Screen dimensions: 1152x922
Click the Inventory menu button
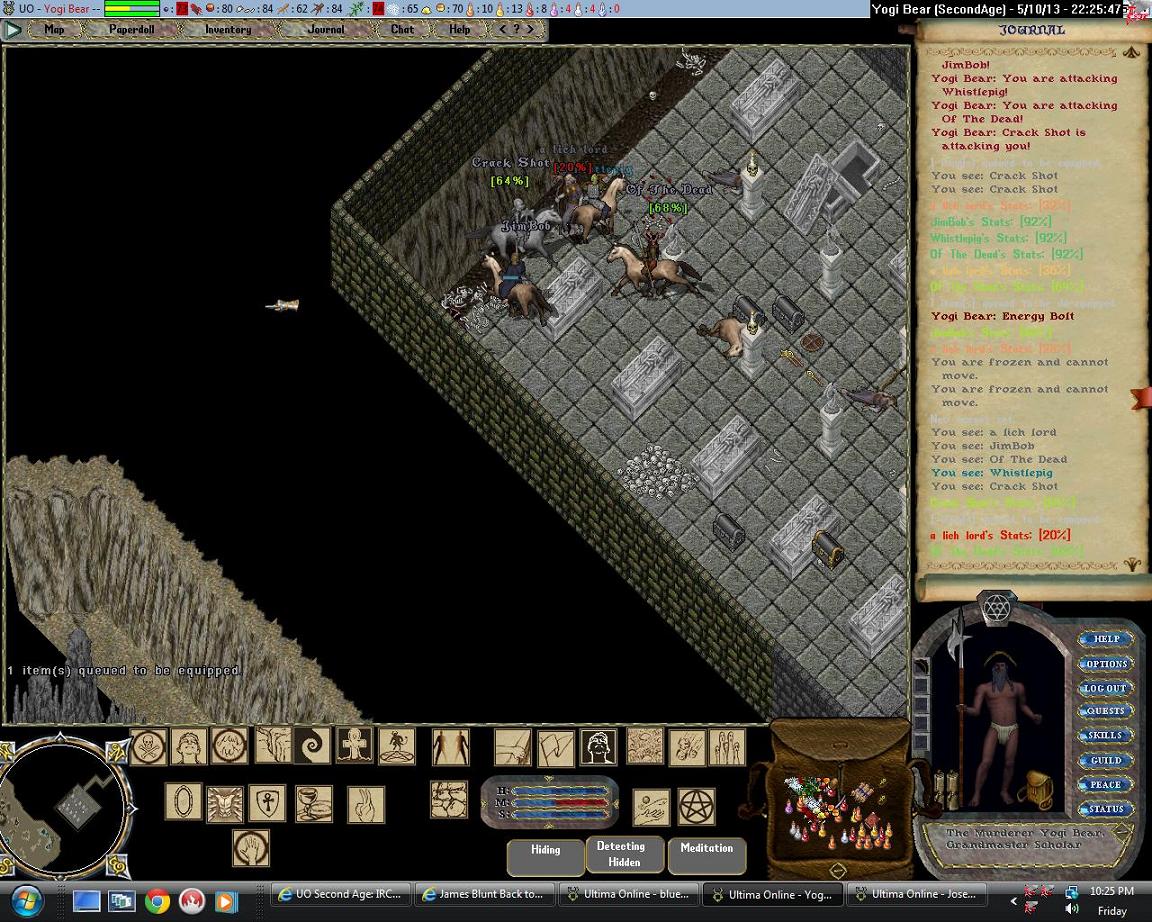click(x=228, y=29)
